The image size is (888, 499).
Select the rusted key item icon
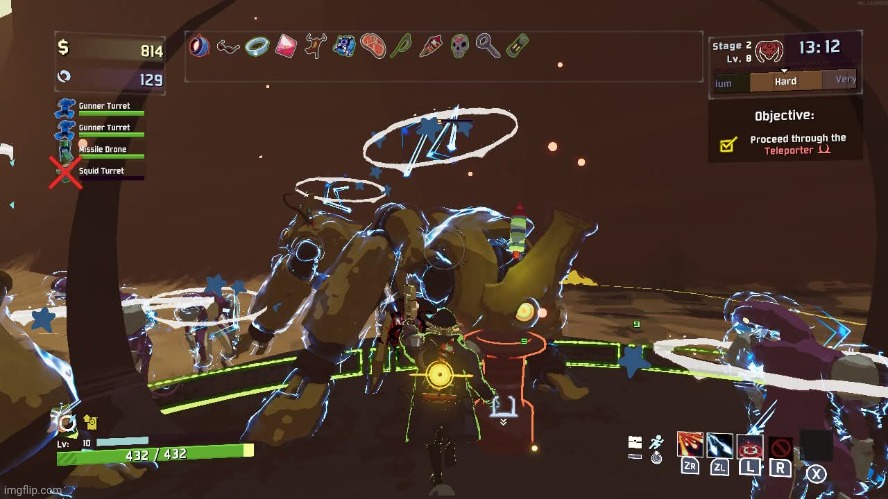click(487, 46)
